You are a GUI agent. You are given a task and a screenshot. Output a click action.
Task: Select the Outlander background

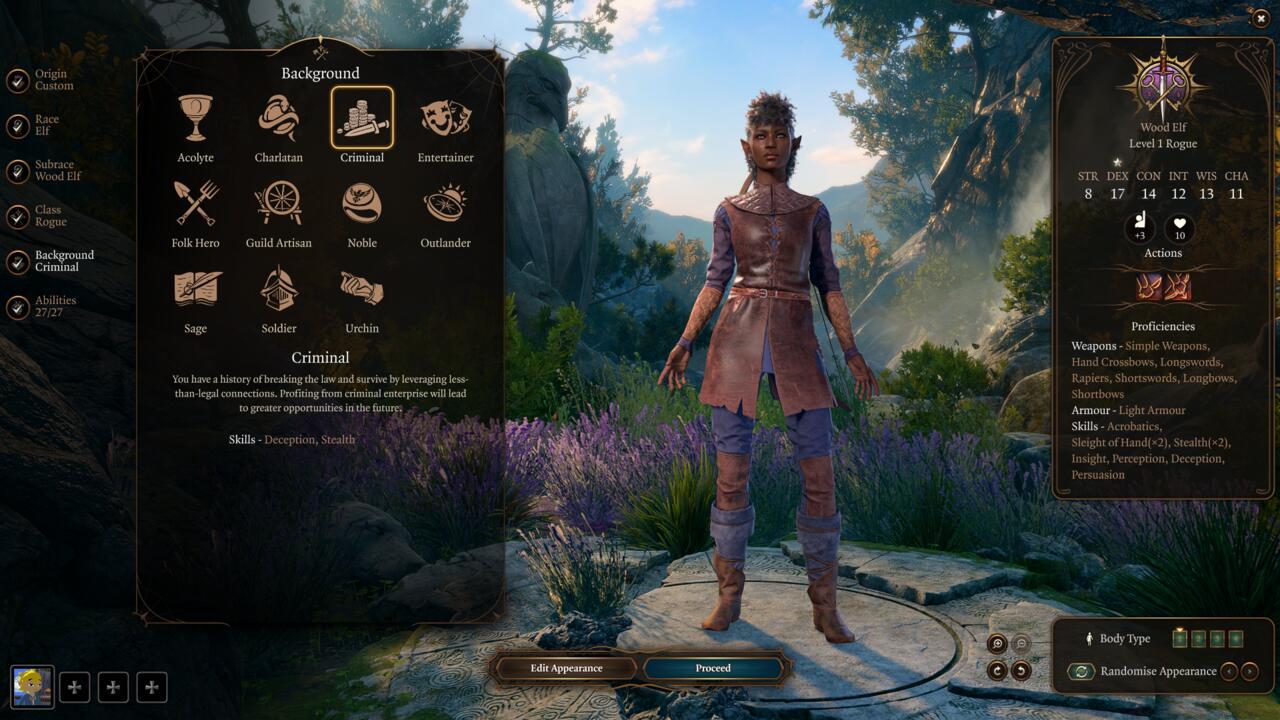(444, 201)
